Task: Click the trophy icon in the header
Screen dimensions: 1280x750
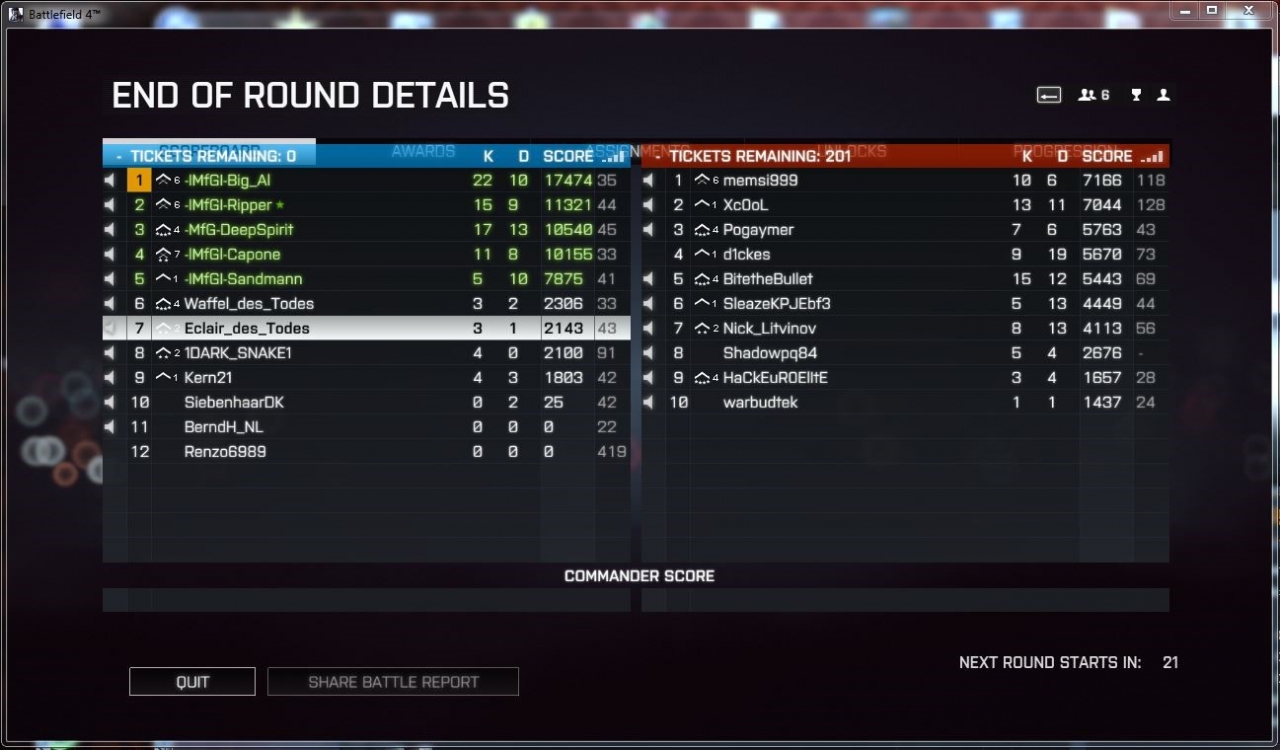Action: [1136, 95]
